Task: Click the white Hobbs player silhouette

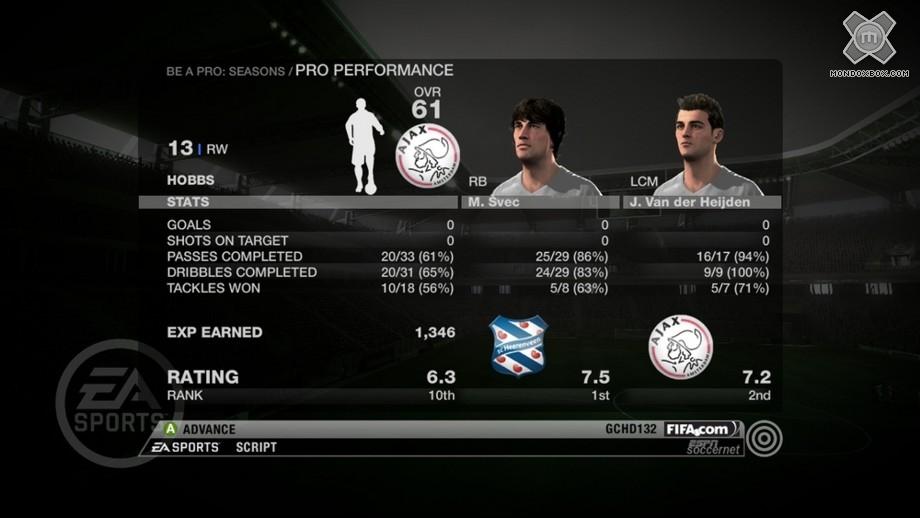Action: [364, 147]
